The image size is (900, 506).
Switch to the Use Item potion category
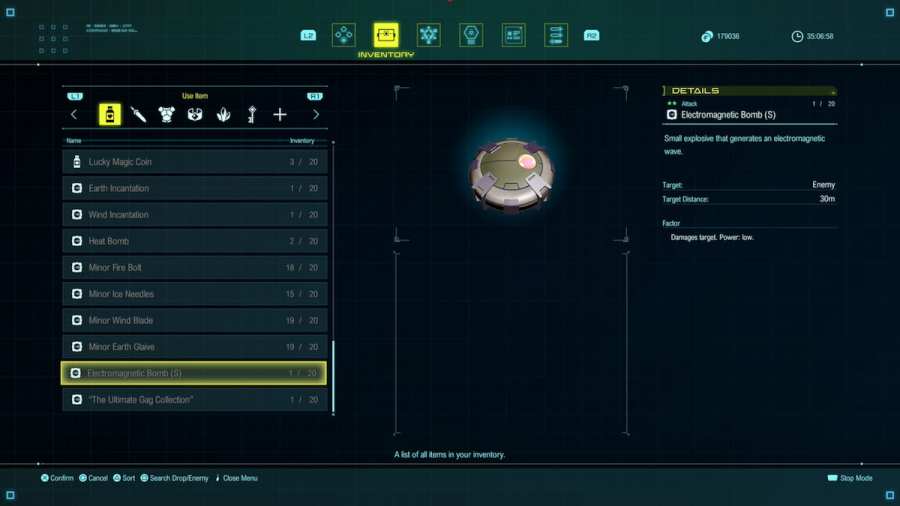109,115
